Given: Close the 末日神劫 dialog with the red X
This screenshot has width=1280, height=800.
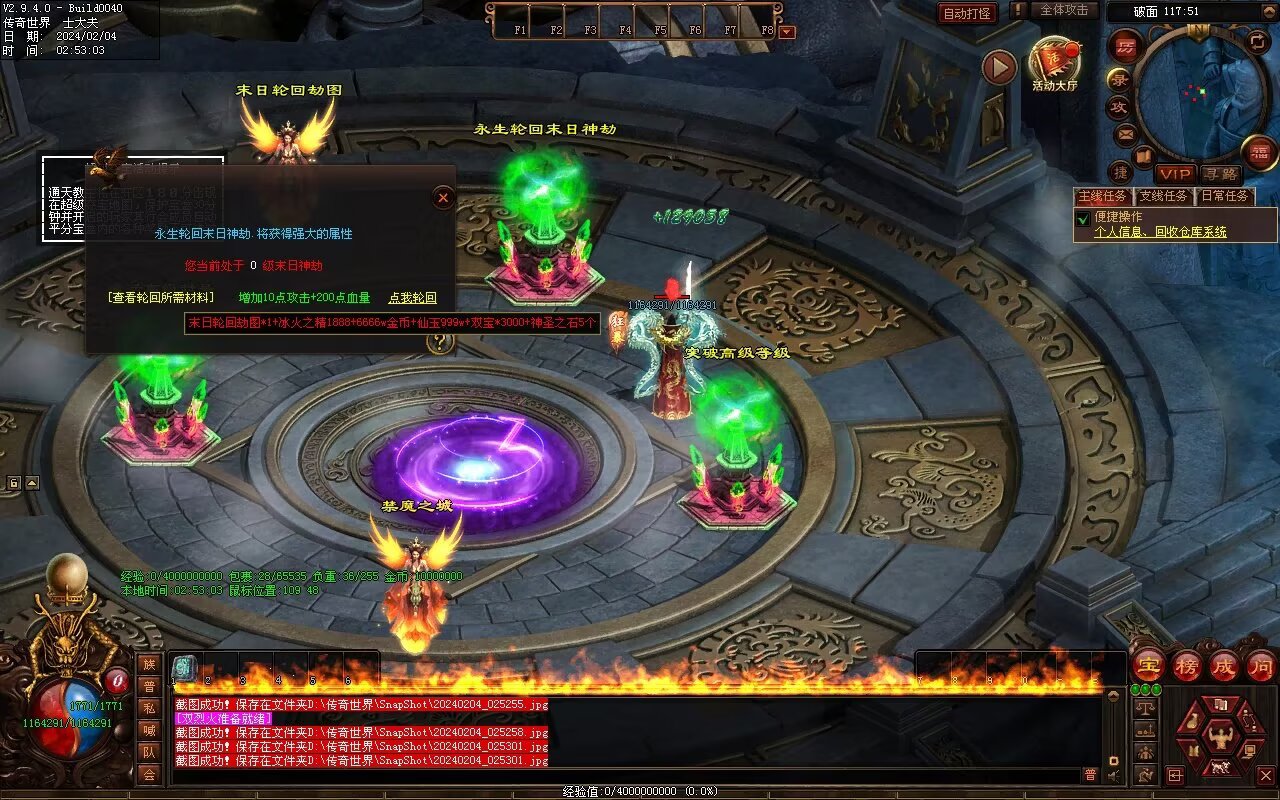Looking at the screenshot, I should pyautogui.click(x=443, y=198).
